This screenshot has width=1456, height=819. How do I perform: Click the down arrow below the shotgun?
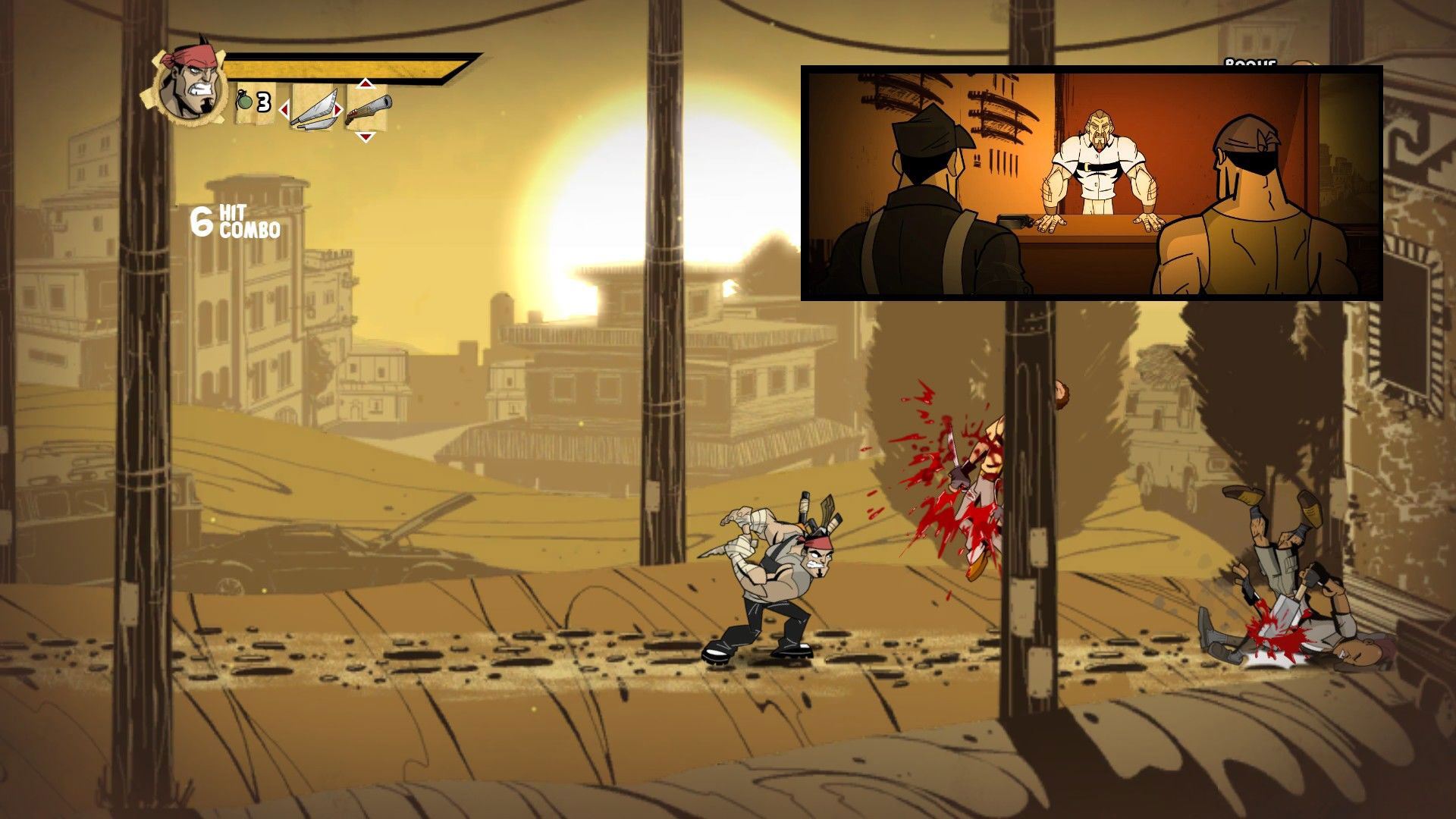point(366,136)
